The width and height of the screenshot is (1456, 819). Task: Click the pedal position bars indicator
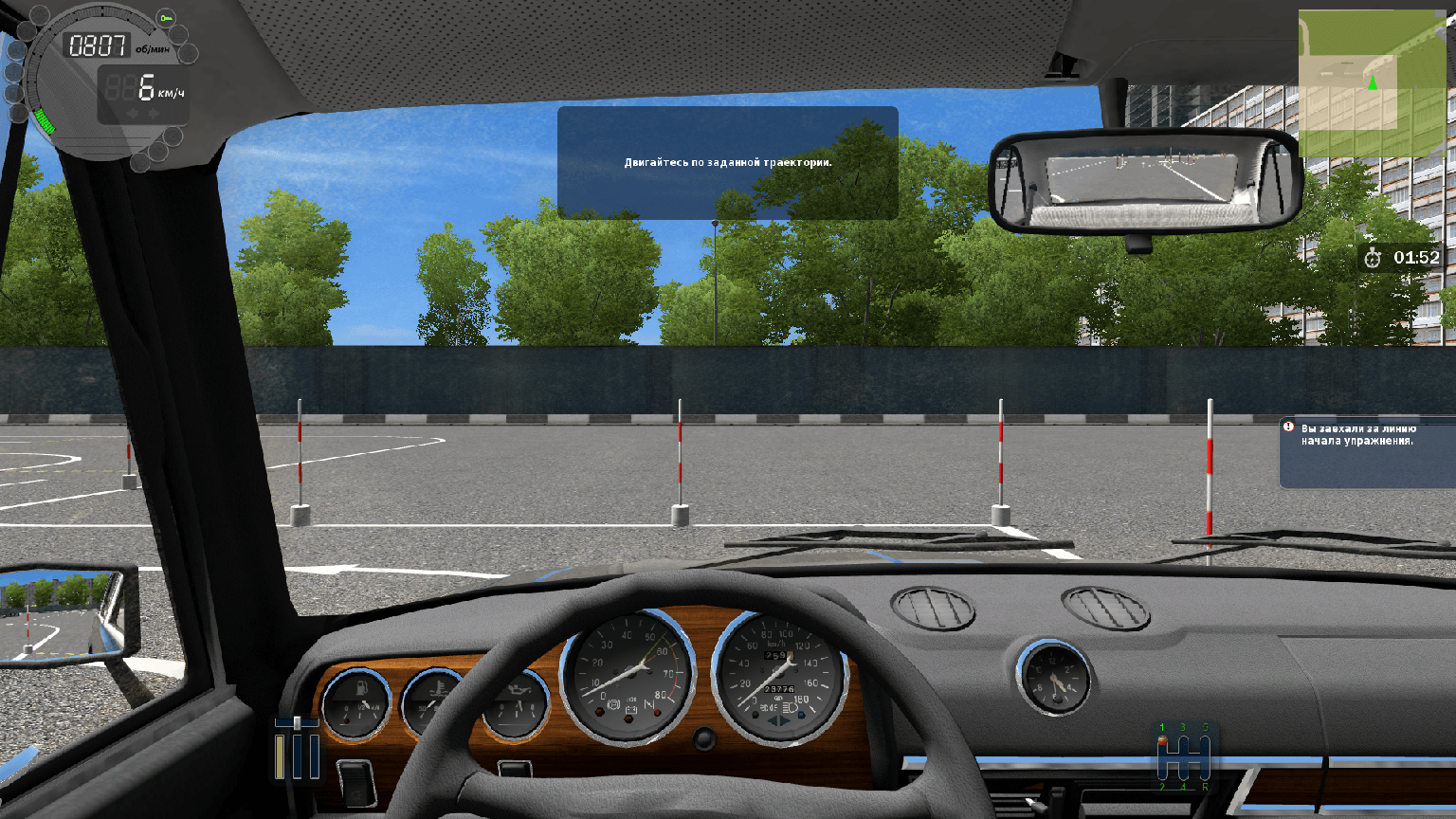click(297, 749)
